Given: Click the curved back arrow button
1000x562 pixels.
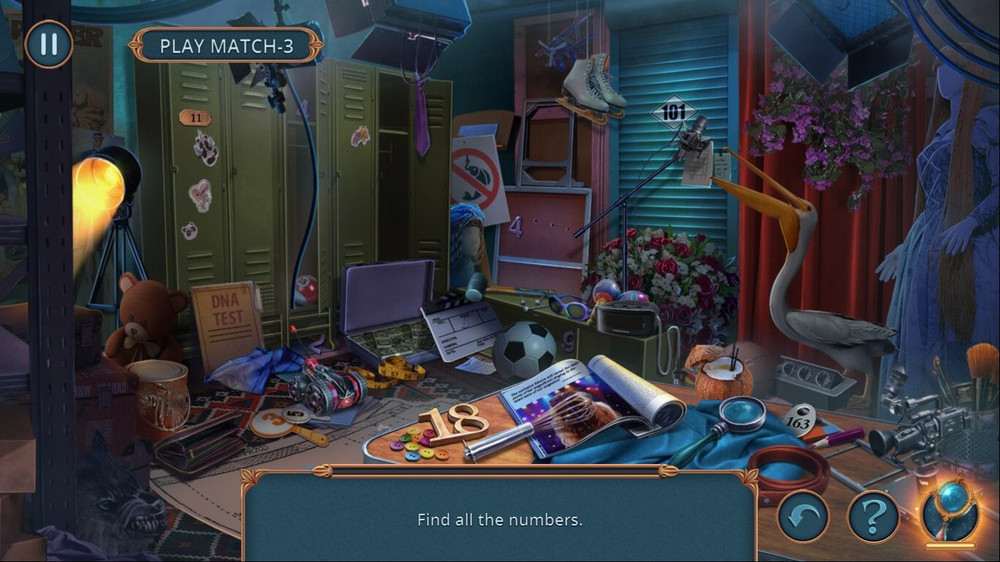Looking at the screenshot, I should click(x=803, y=516).
